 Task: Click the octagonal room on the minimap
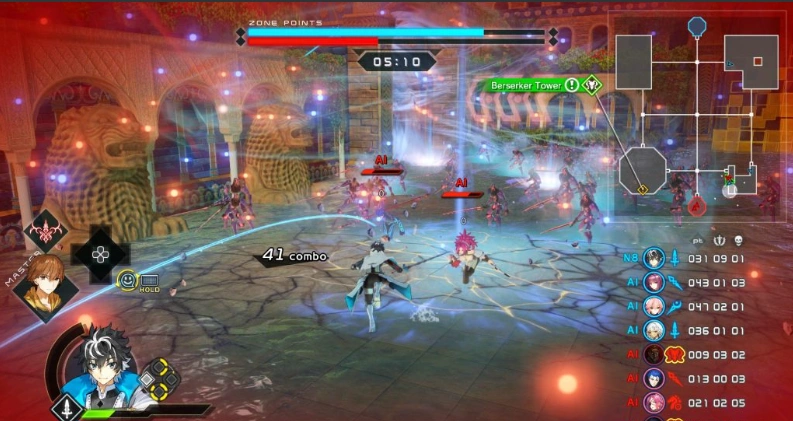point(642,170)
